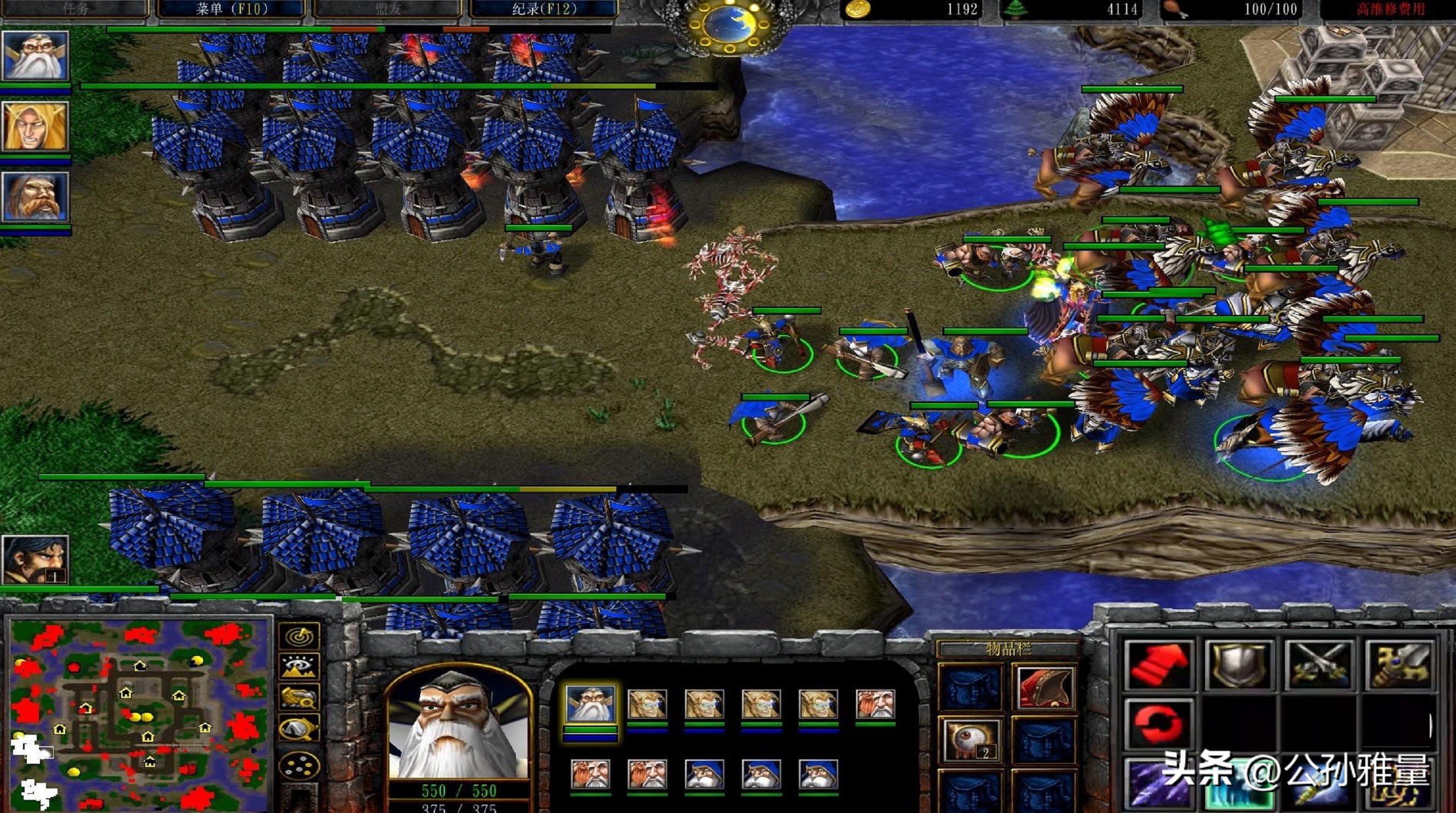
Task: Open the 菜单 (F10) game menu
Action: pos(231,9)
